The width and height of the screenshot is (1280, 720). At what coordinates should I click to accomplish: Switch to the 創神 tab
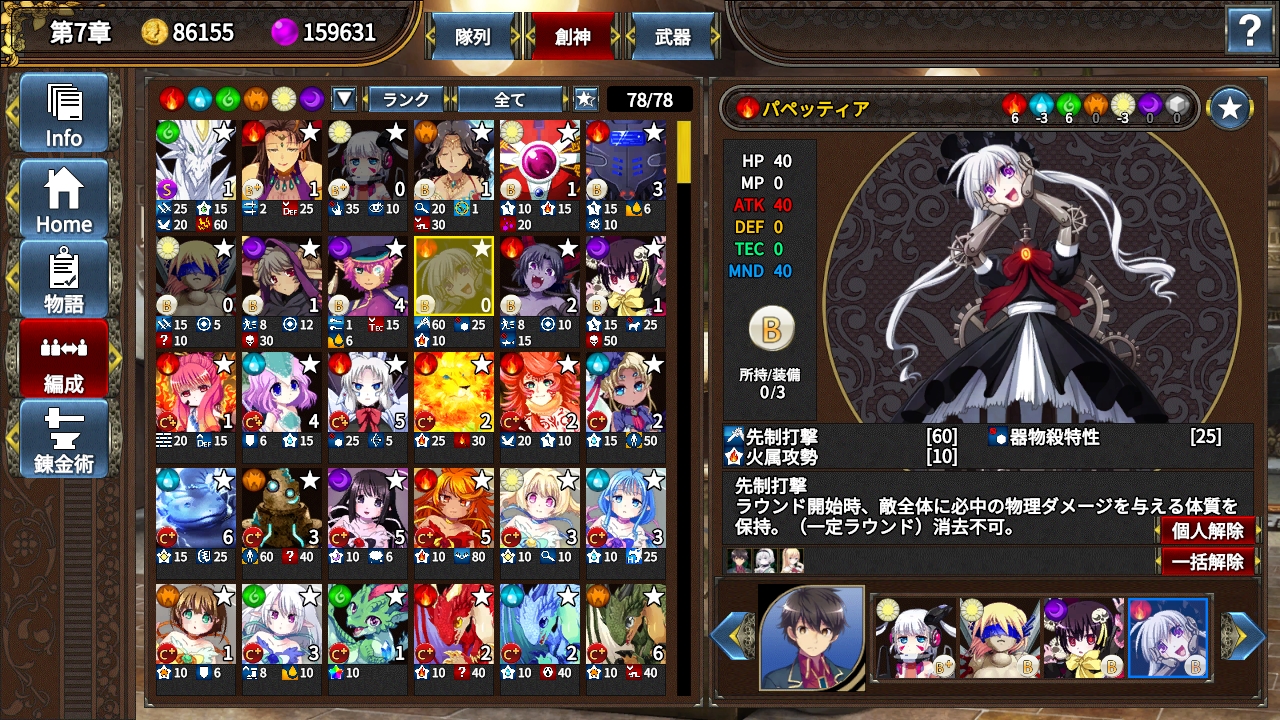tap(573, 37)
